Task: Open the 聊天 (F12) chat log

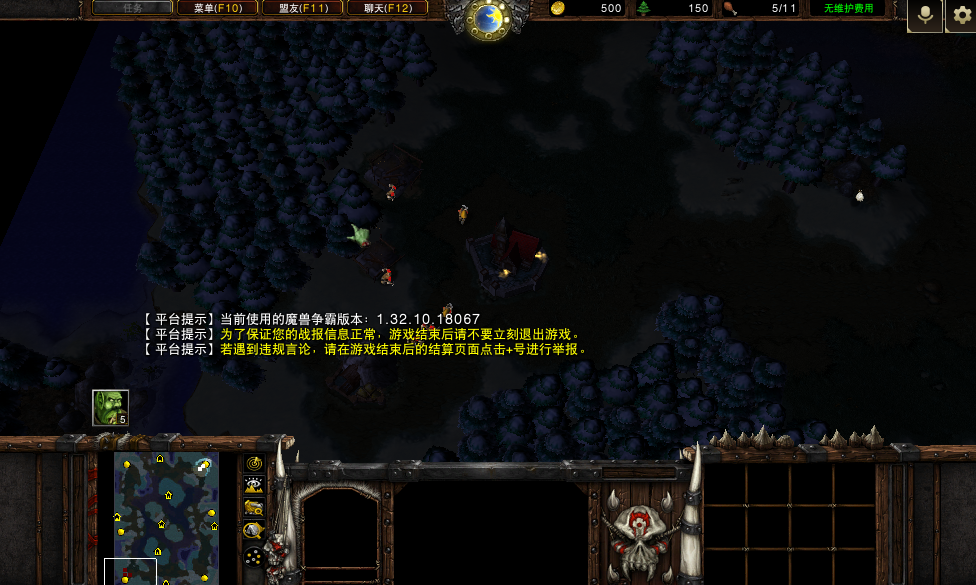Action: coord(387,8)
